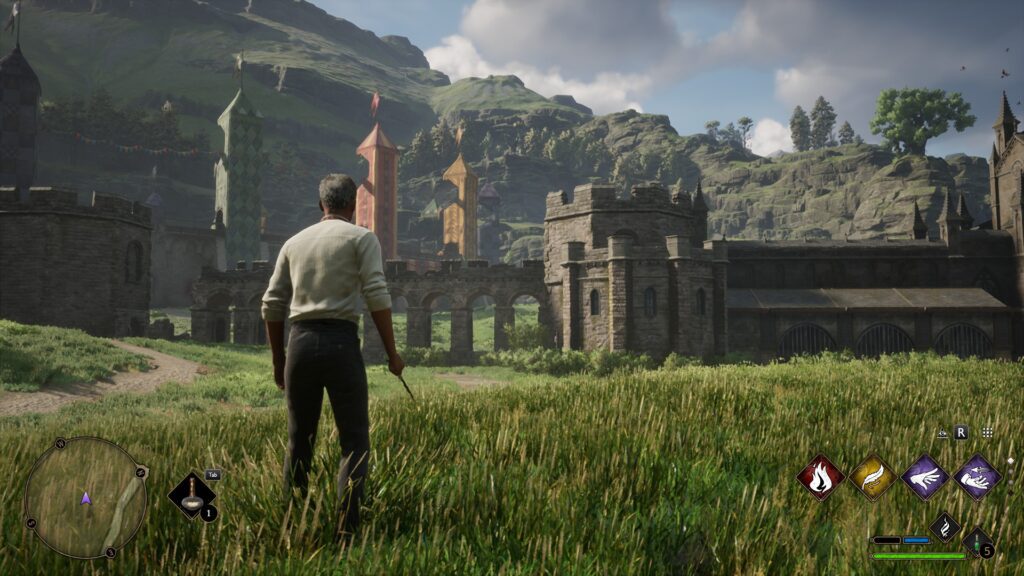The image size is (1024, 576).
Task: Open the circular minimap
Action: point(85,497)
